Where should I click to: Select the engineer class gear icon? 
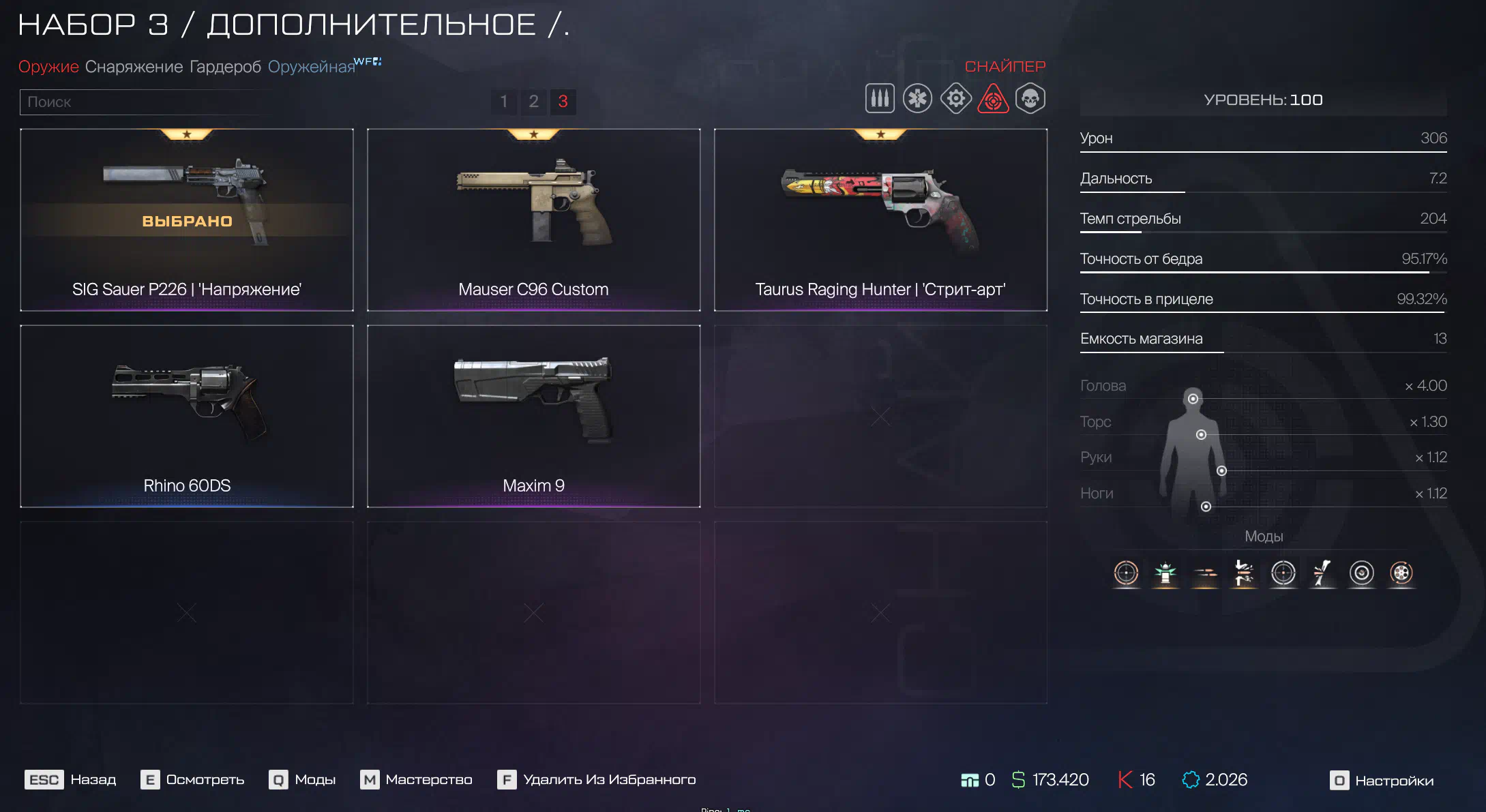(x=955, y=99)
